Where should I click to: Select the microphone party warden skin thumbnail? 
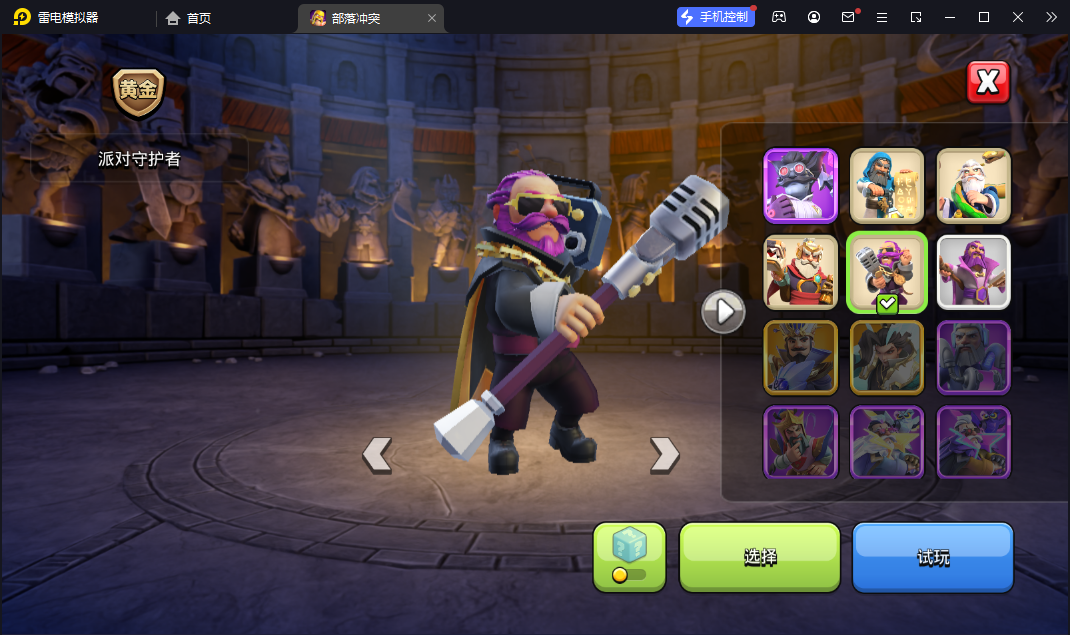point(887,272)
